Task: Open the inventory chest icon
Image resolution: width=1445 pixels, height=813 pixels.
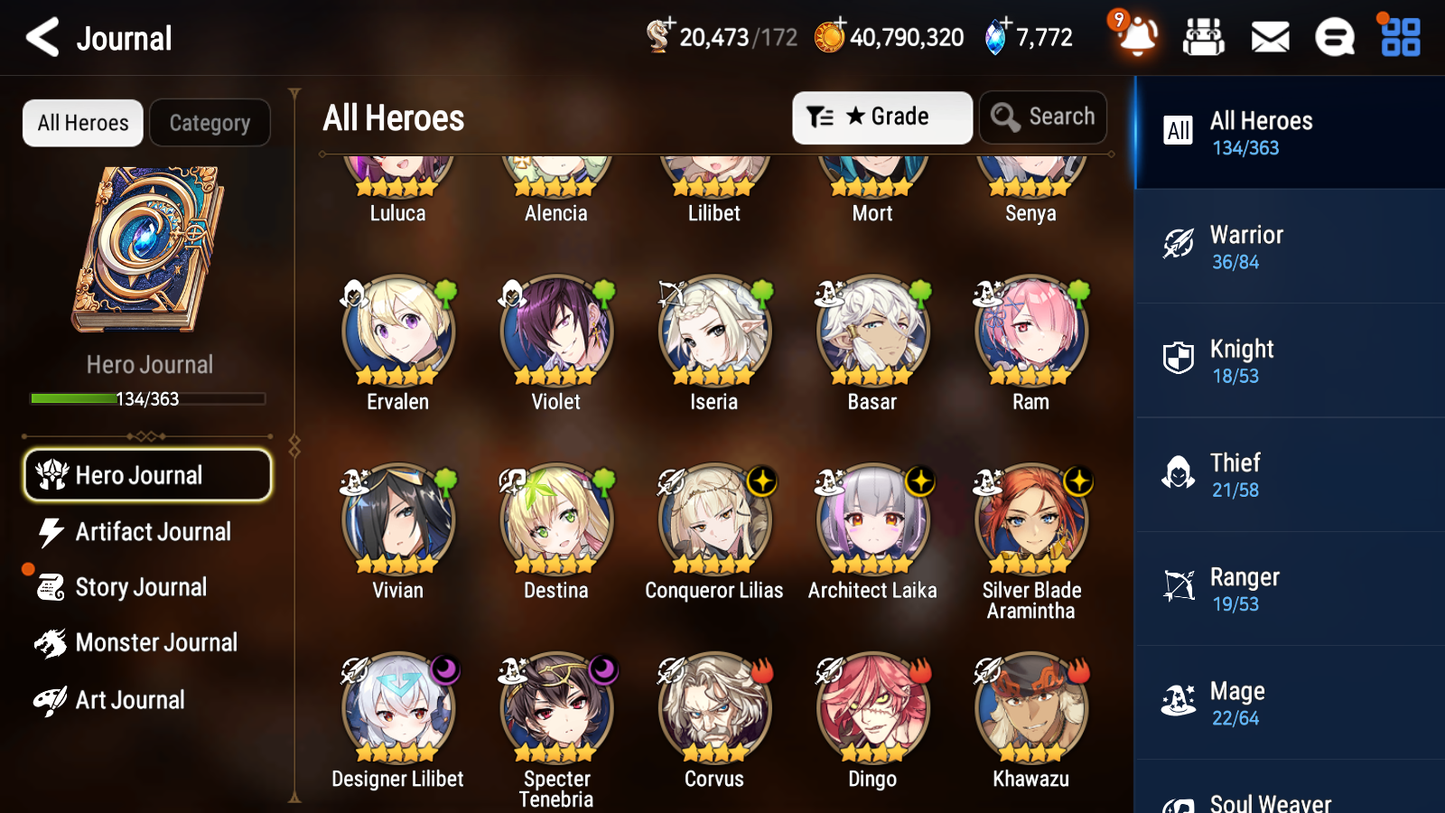Action: tap(1203, 36)
